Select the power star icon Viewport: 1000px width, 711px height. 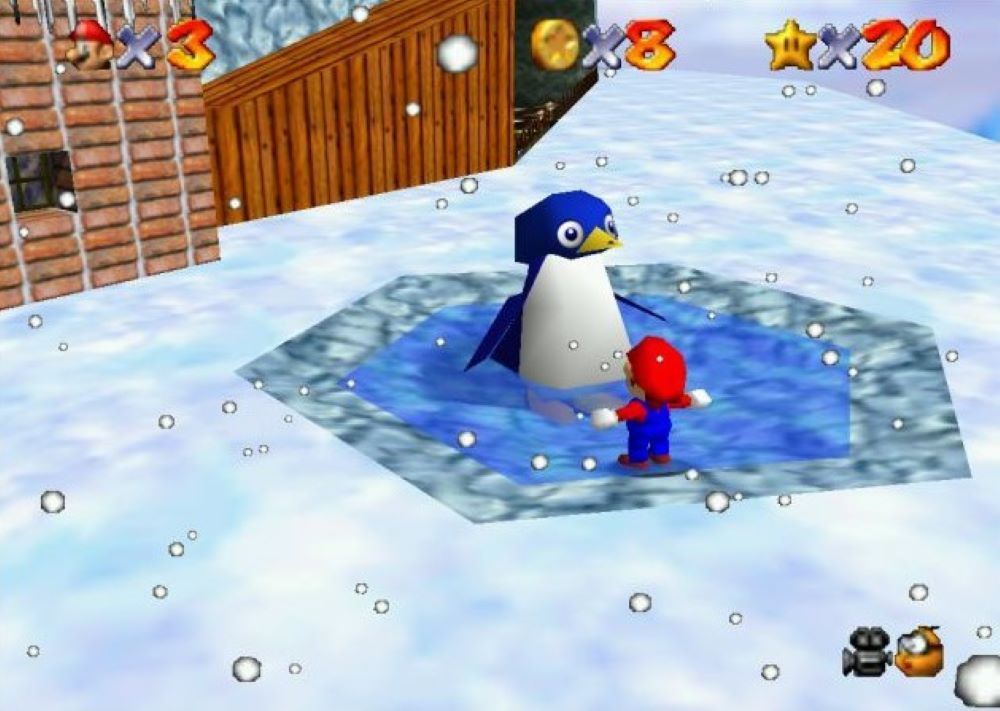pyautogui.click(x=790, y=46)
